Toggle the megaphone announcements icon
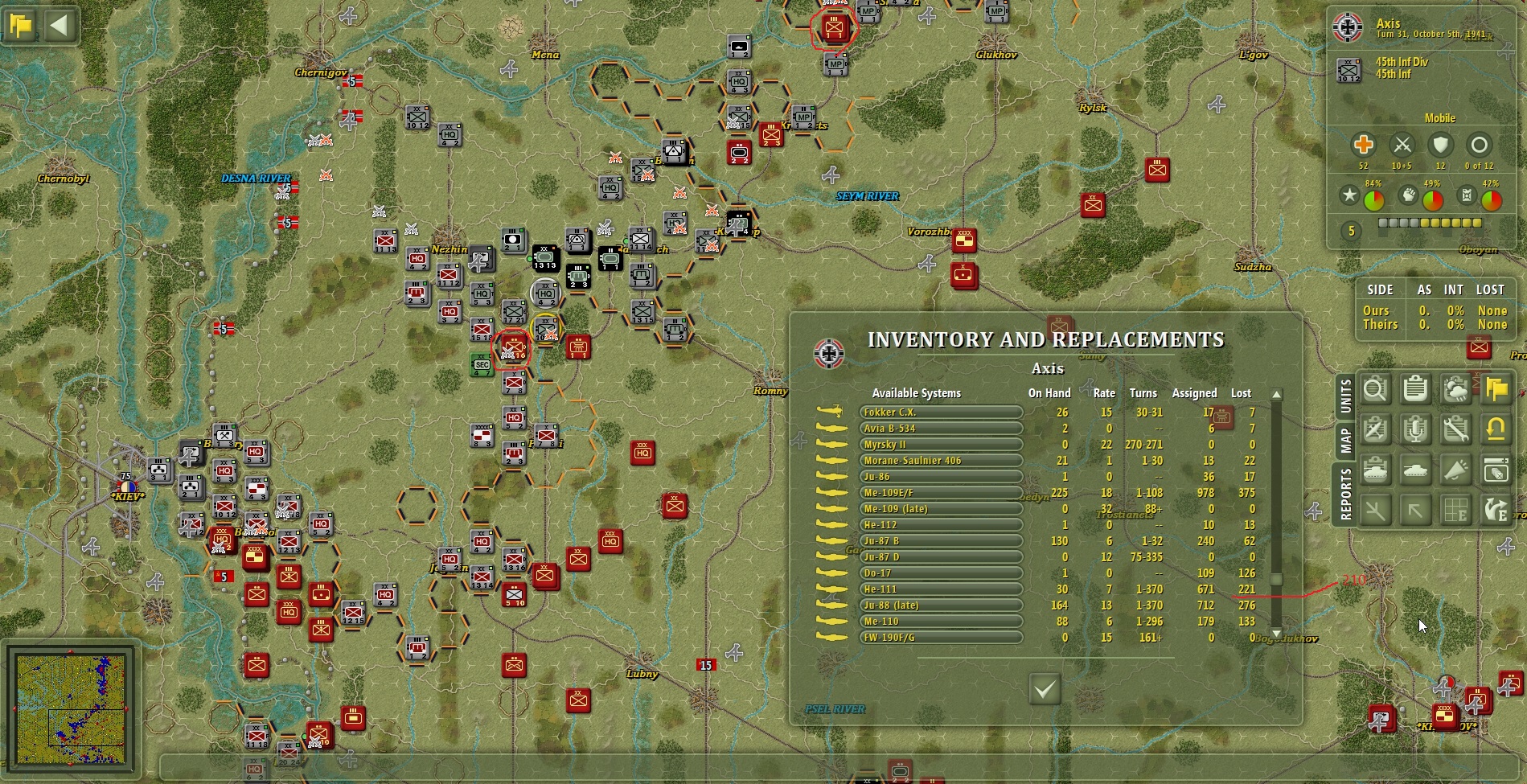Viewport: 1527px width, 784px height. coord(1455,470)
